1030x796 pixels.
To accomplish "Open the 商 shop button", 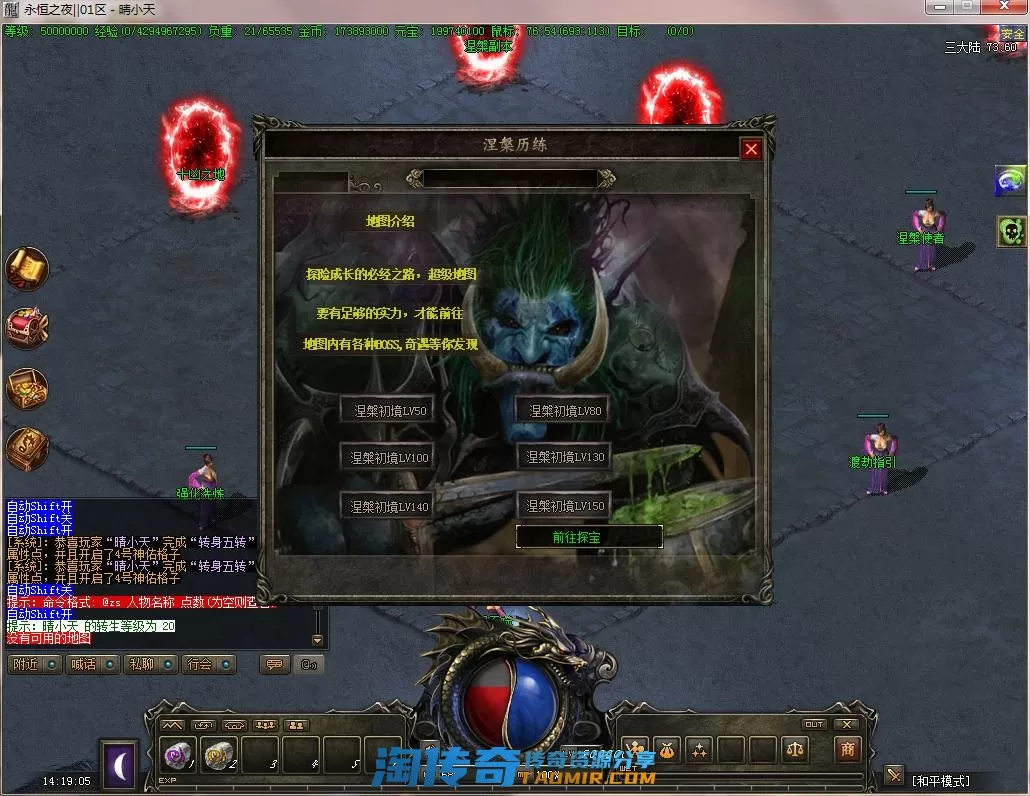I will pyautogui.click(x=848, y=749).
